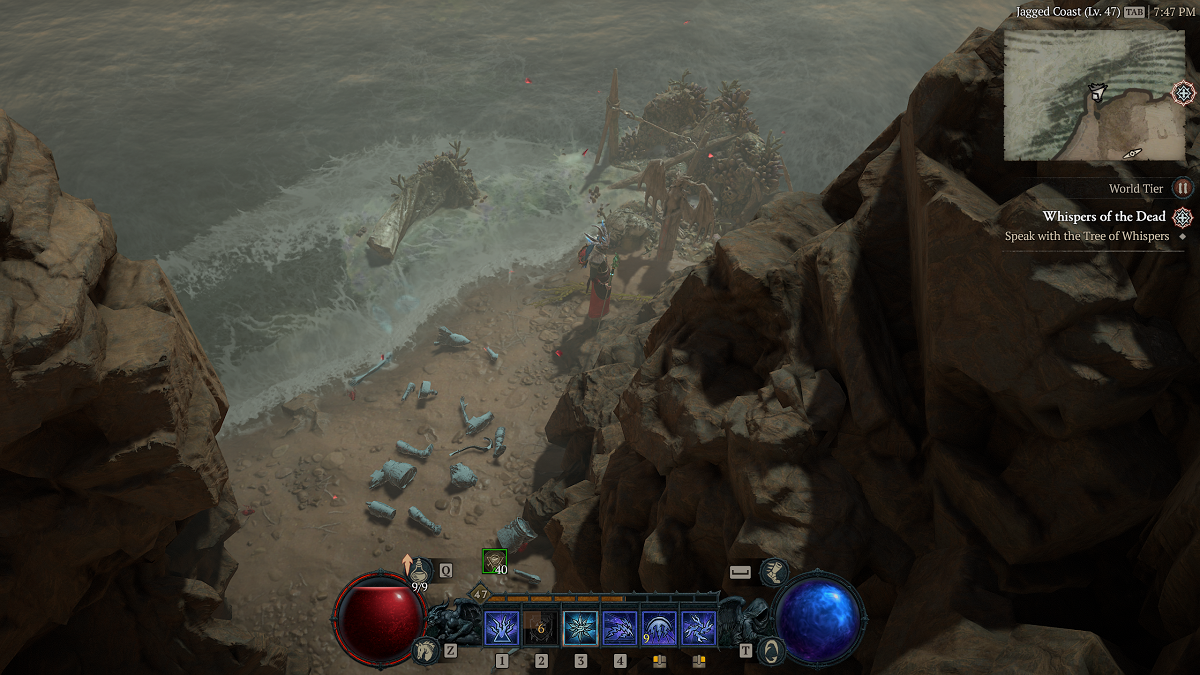Use the claw skill in slot 4
This screenshot has width=1200, height=675.
click(x=620, y=628)
